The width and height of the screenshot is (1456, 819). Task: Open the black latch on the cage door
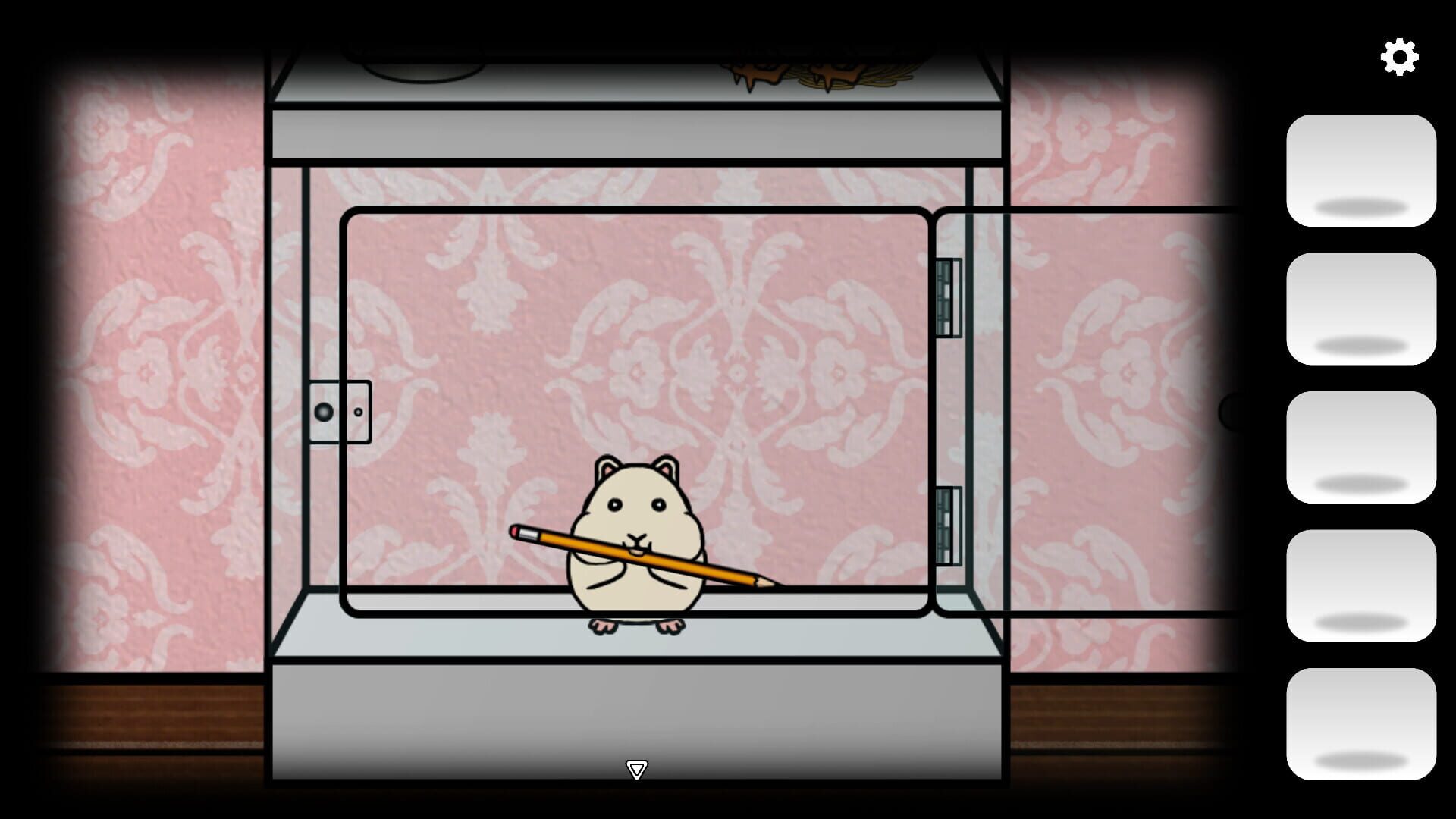tap(325, 410)
